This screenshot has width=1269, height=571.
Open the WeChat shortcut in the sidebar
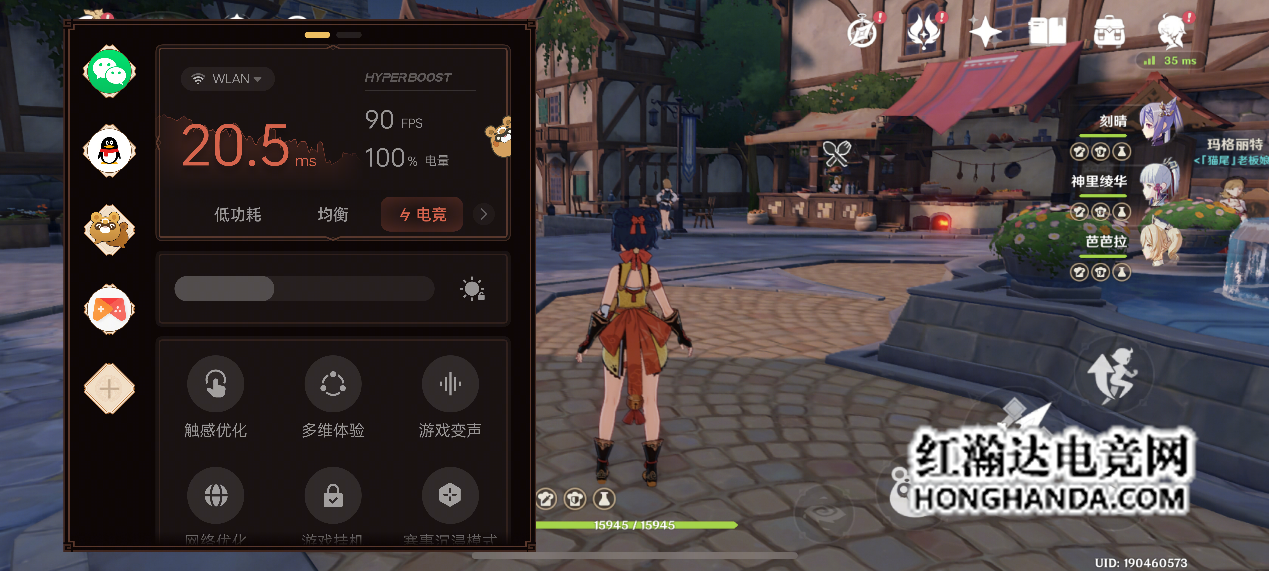(109, 70)
